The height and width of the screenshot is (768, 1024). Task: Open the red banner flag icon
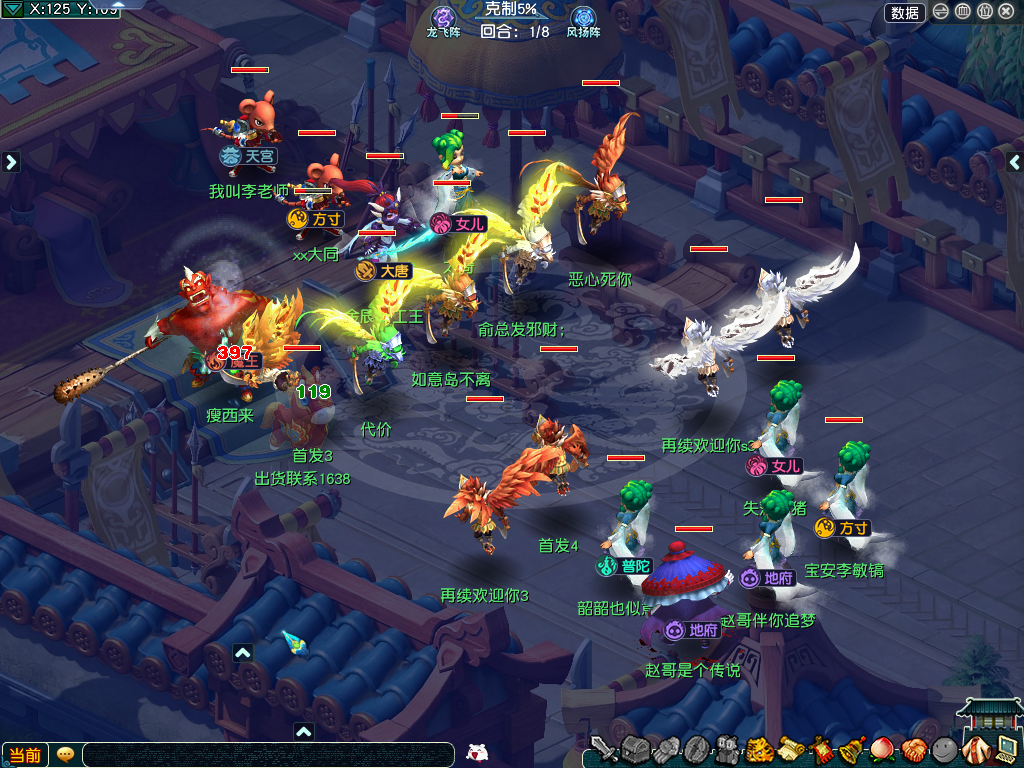pos(822,749)
